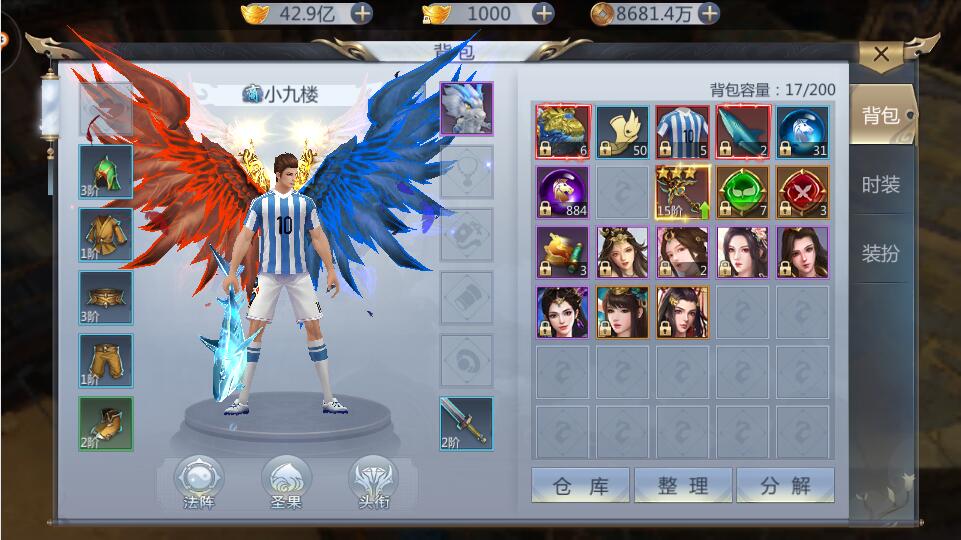Select the purple orb item with 884

point(562,192)
